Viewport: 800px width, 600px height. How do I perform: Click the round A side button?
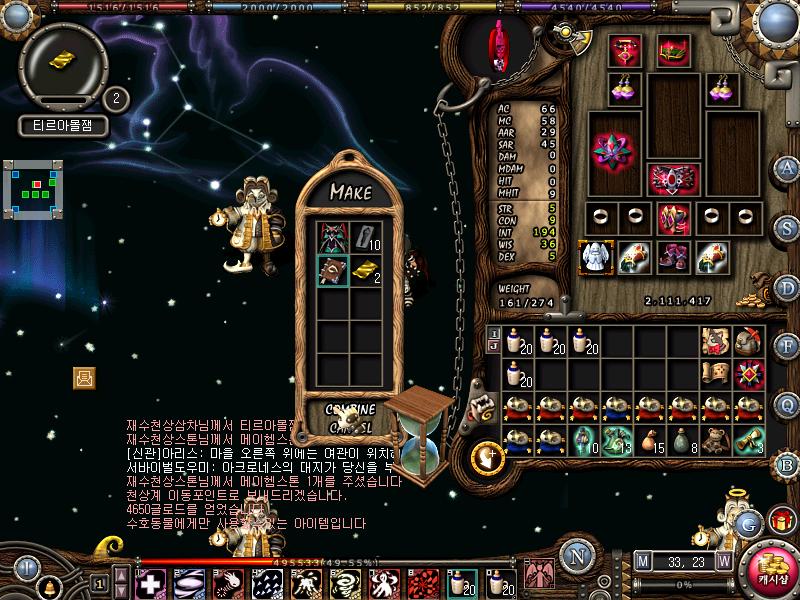point(787,168)
